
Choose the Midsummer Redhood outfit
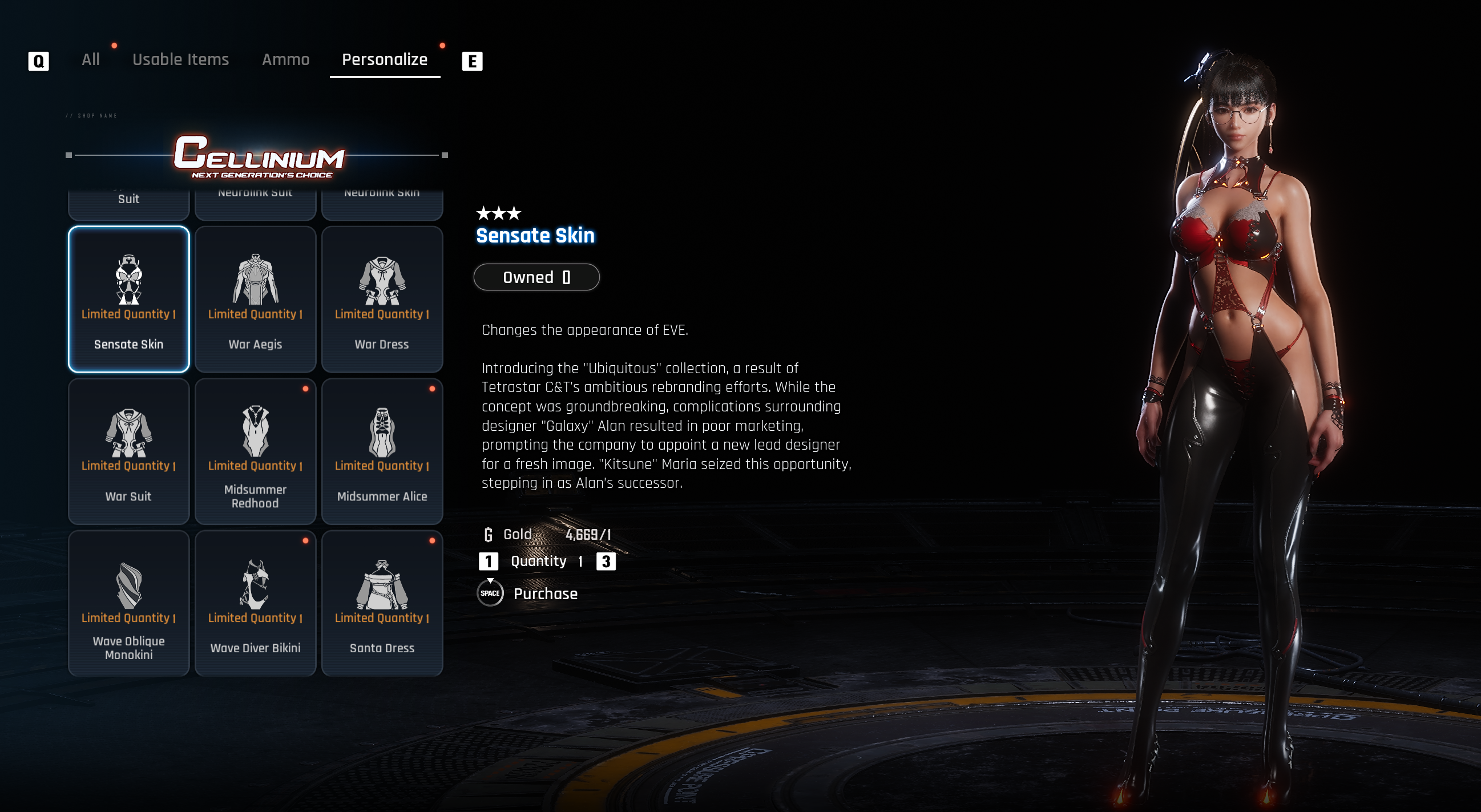255,451
